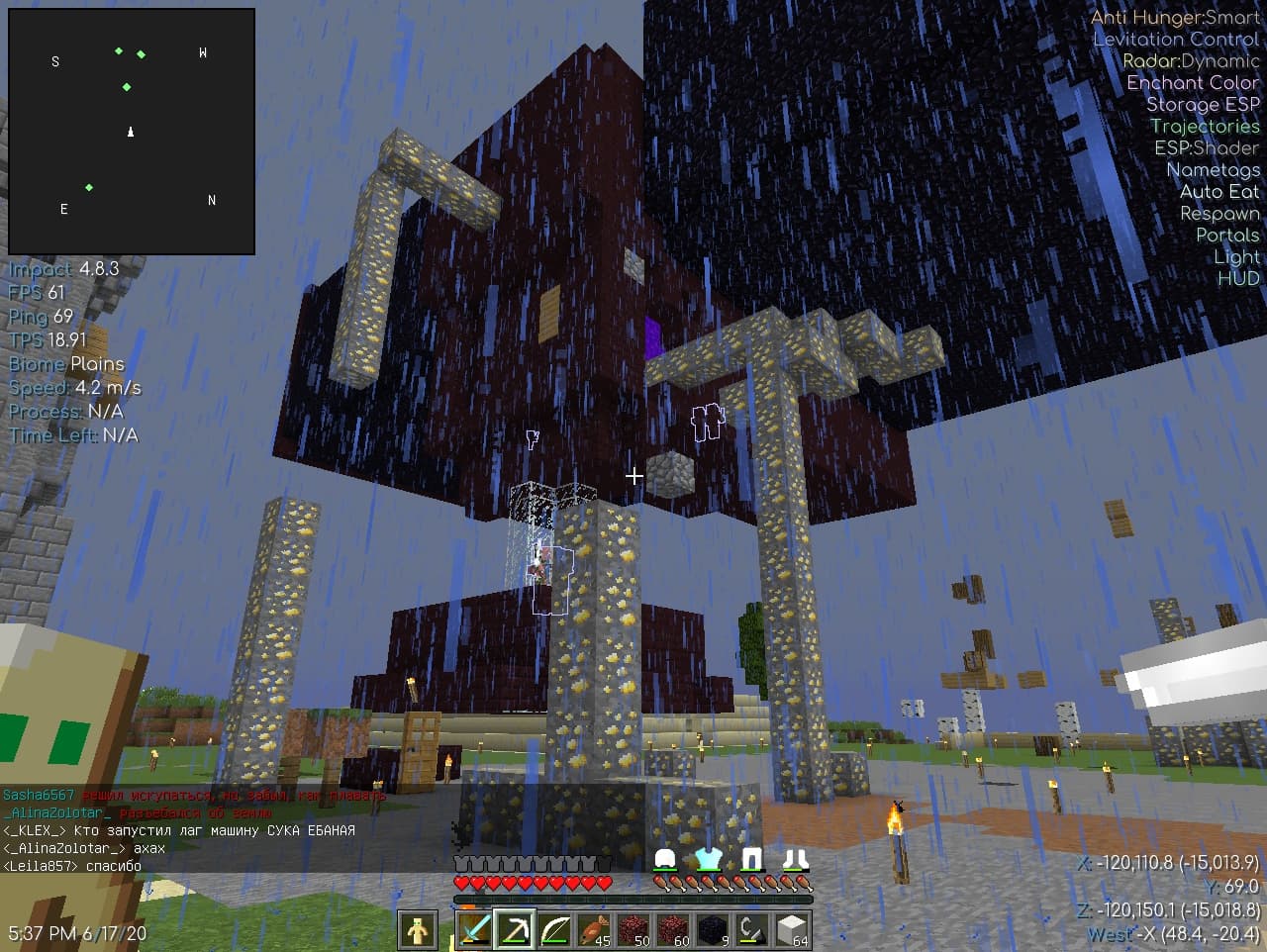Pick the nether wart block stack of 50
1267x952 pixels.
(633, 930)
